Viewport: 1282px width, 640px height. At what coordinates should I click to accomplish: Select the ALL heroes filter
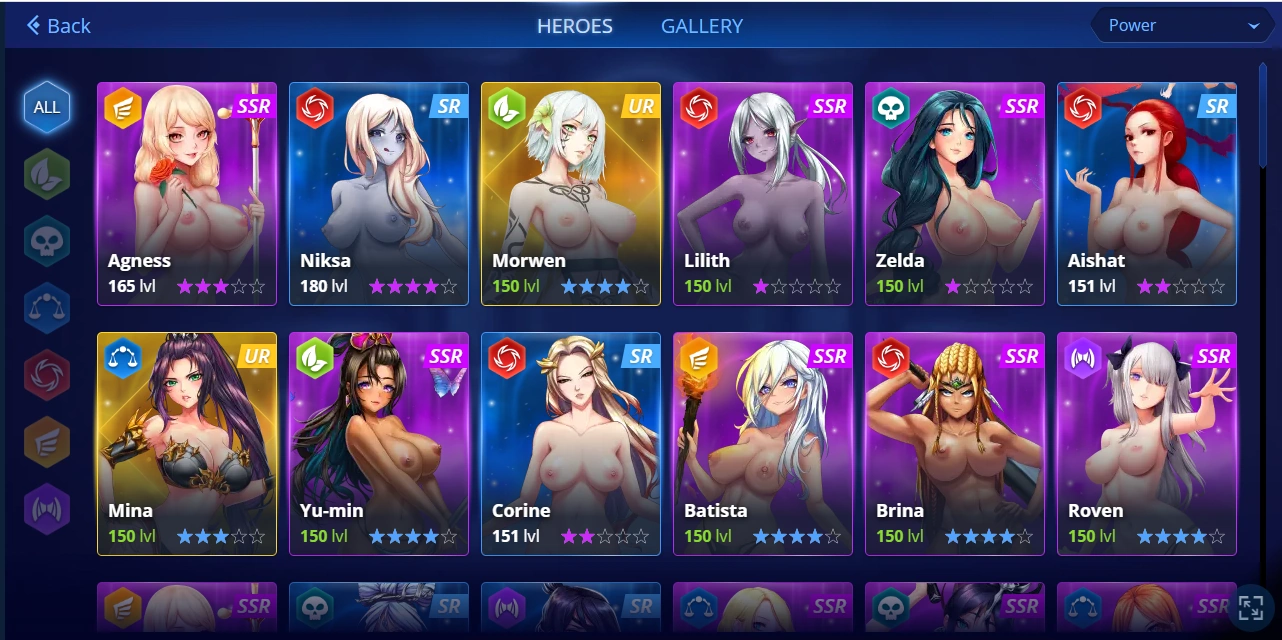(47, 107)
